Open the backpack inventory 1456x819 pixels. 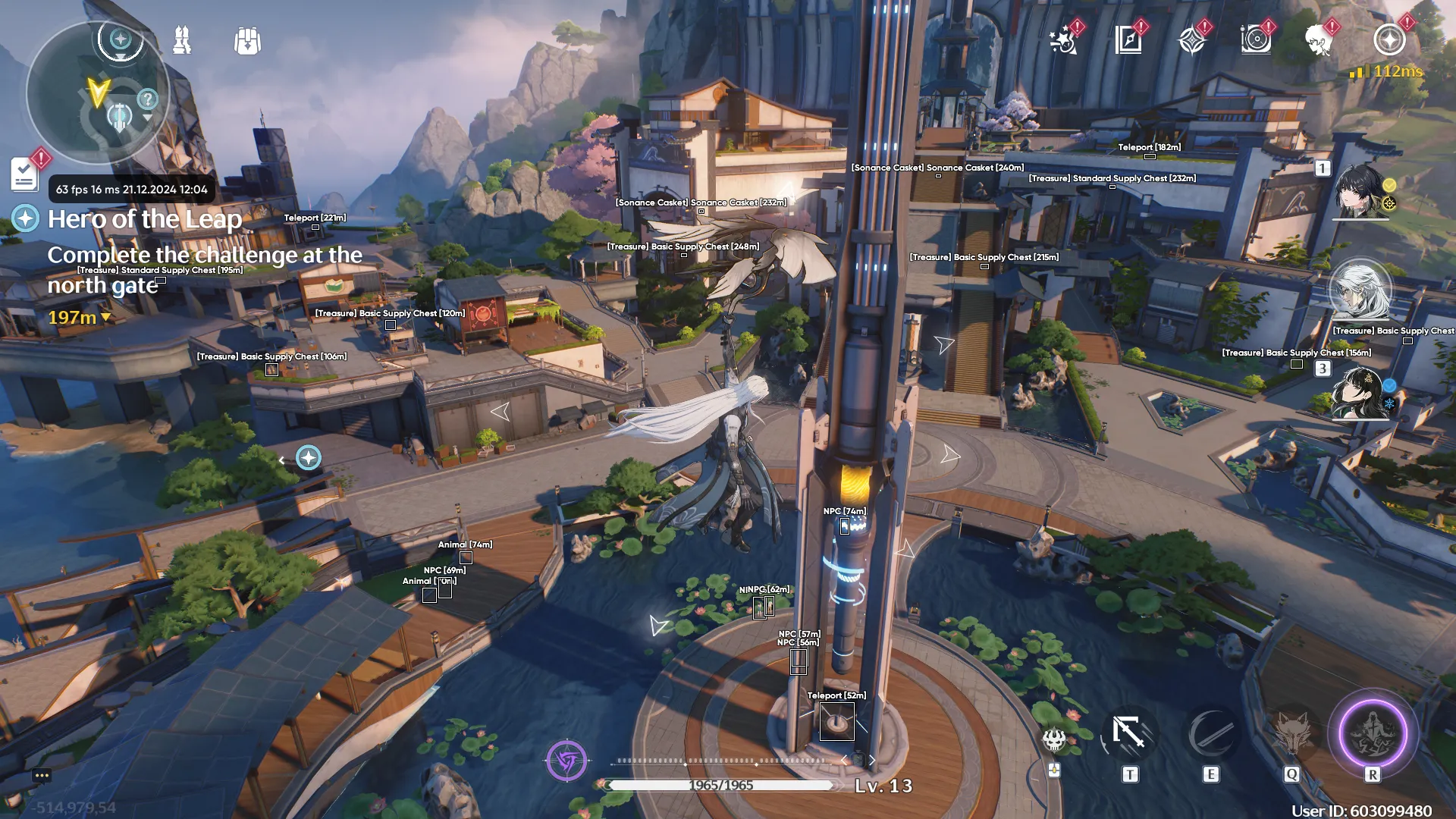pyautogui.click(x=247, y=41)
